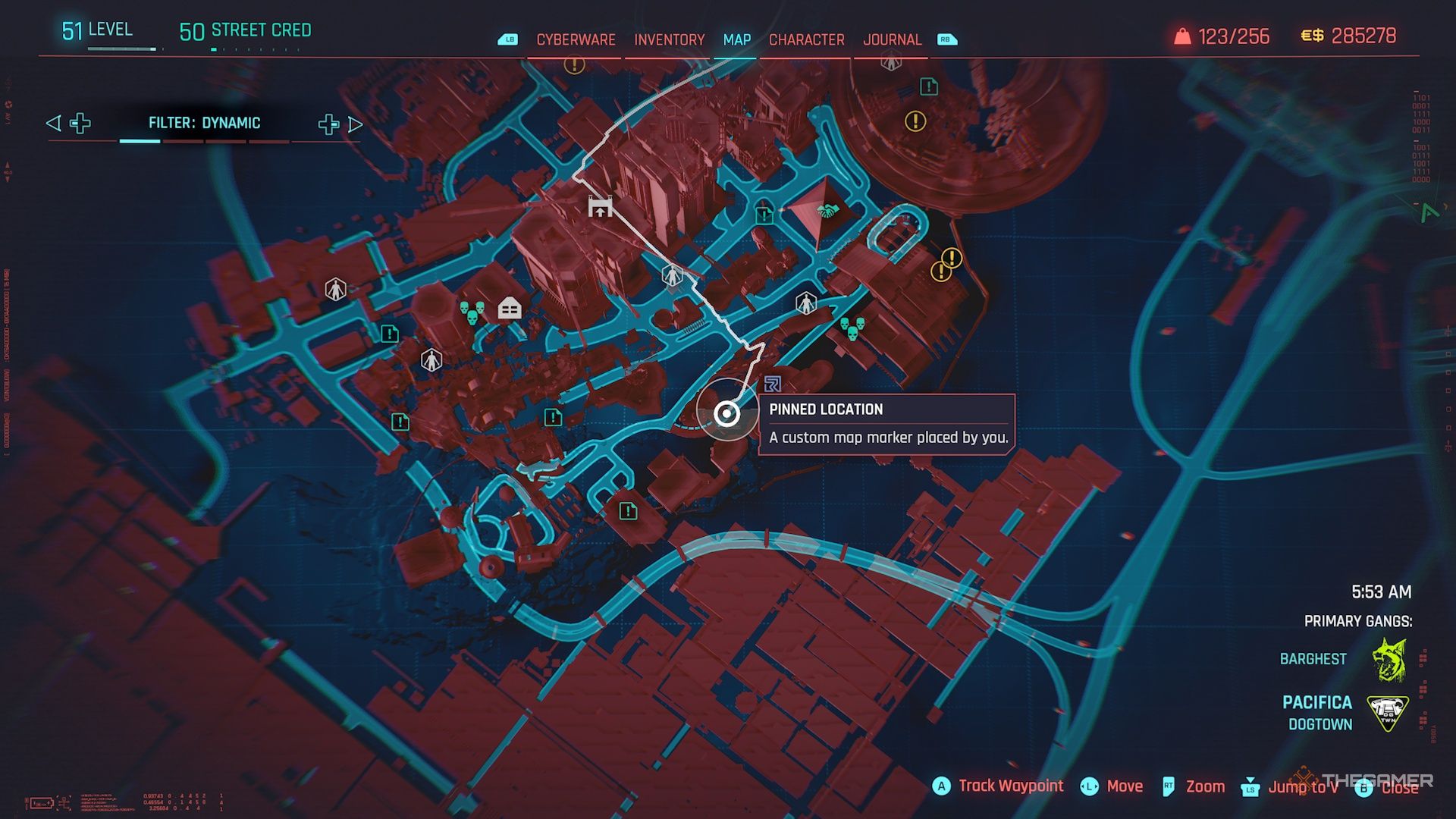
Task: Click the handshake marker on the map
Action: tap(827, 210)
